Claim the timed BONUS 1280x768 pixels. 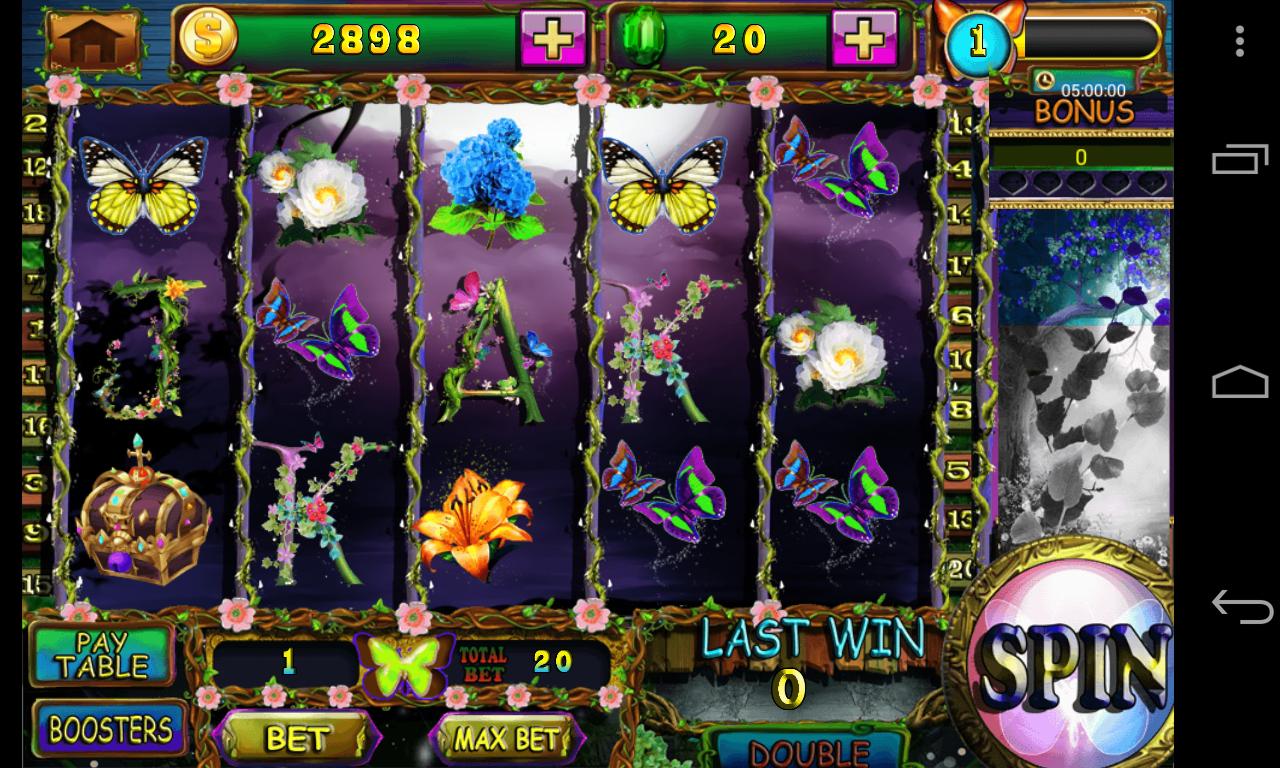(1082, 110)
